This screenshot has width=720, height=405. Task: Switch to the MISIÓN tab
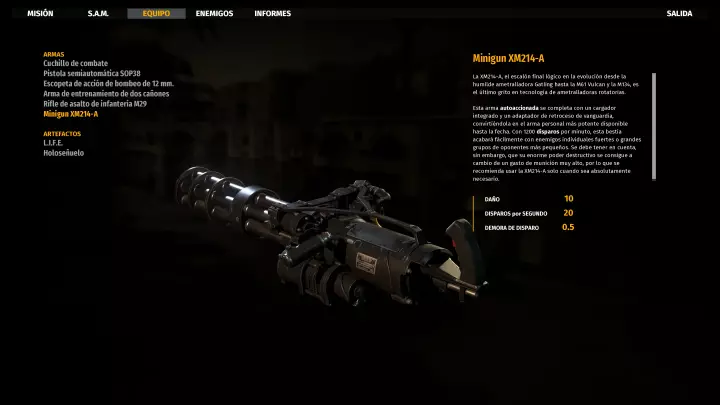pyautogui.click(x=40, y=14)
